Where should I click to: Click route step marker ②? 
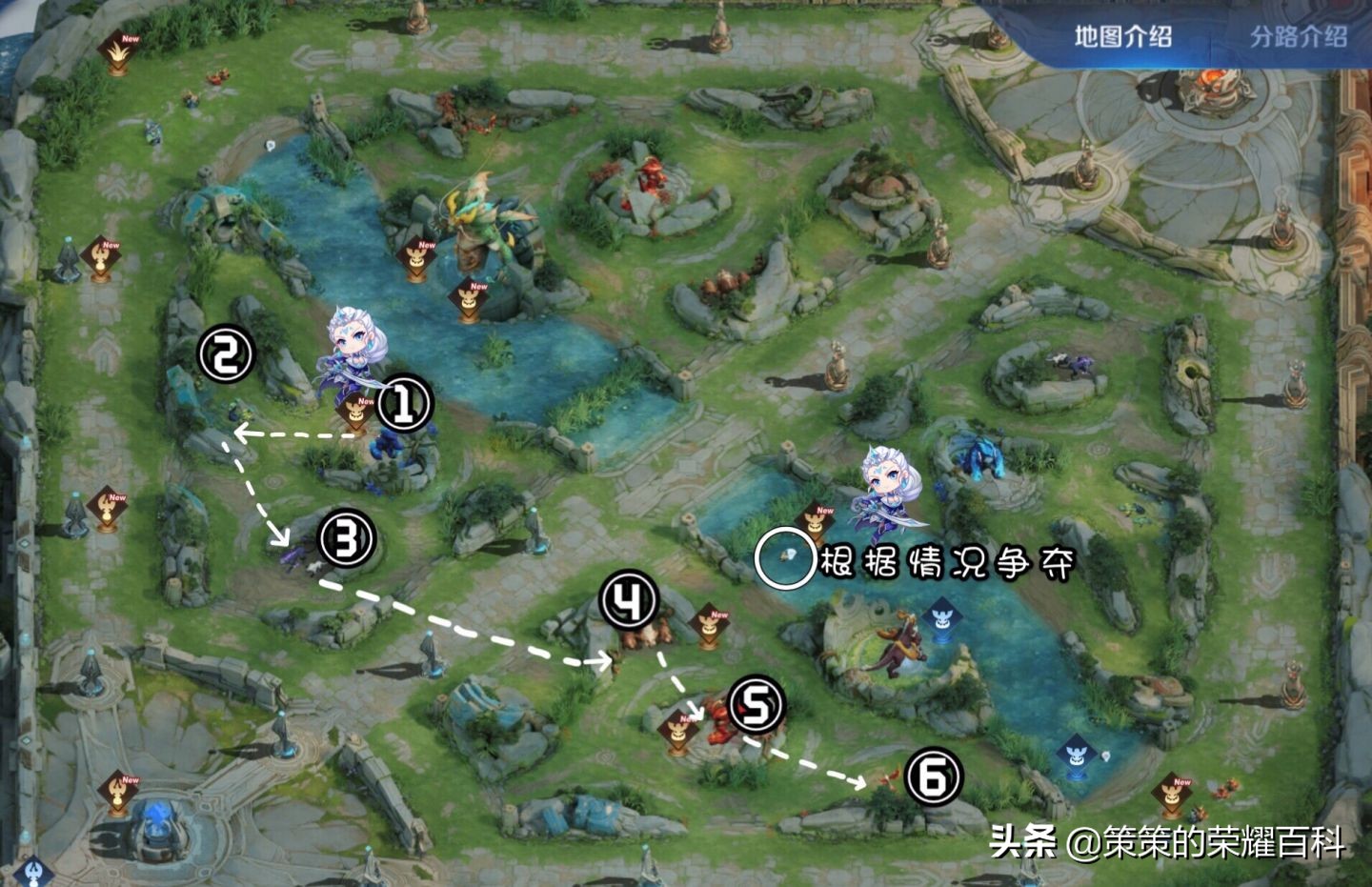tap(225, 353)
